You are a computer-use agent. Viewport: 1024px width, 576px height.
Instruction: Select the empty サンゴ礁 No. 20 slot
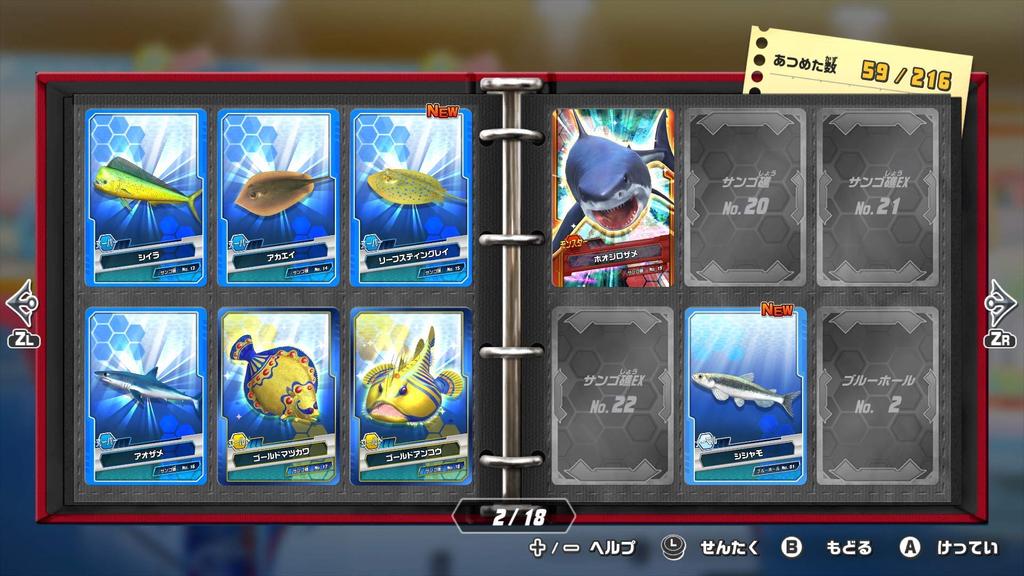746,197
